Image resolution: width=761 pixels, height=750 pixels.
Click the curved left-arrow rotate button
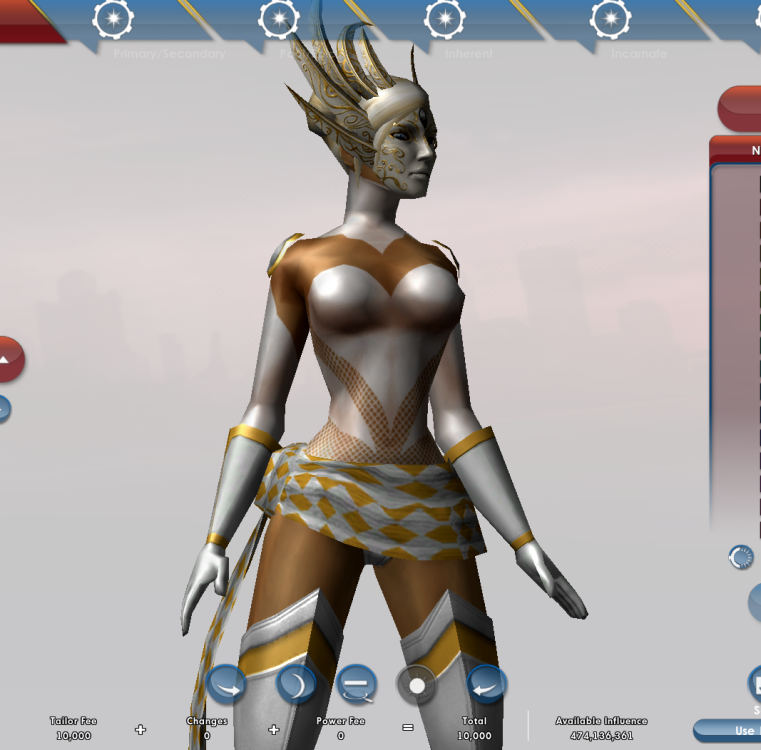[x=487, y=685]
